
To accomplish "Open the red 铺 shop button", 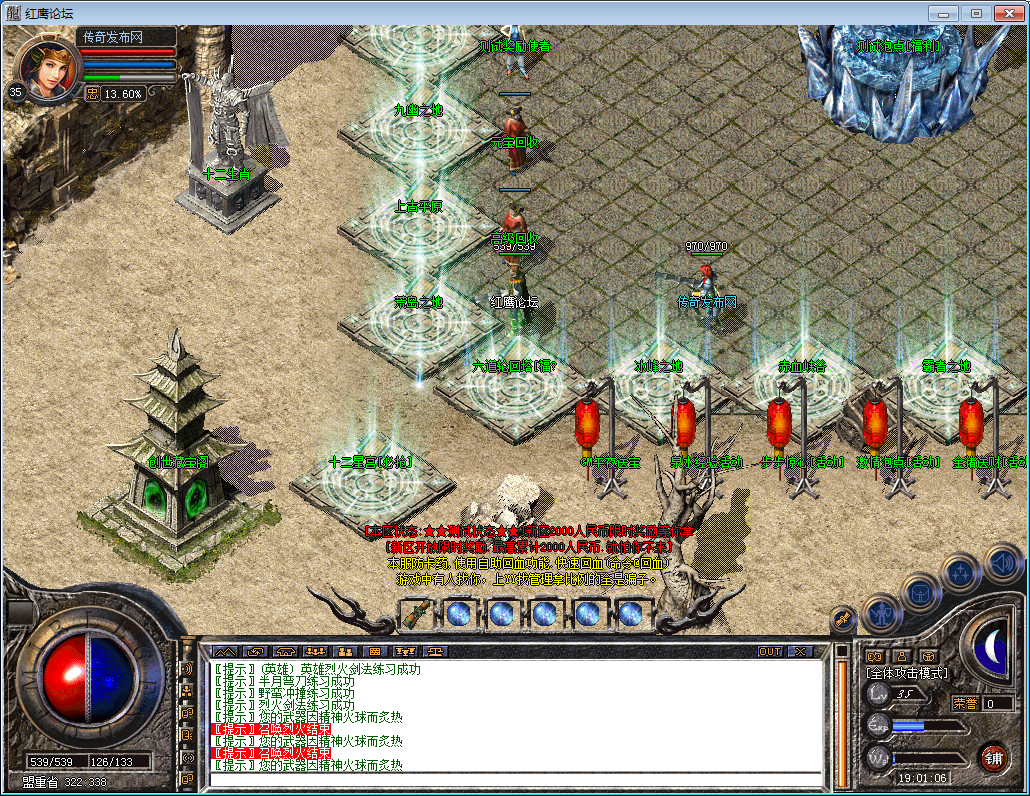I will 993,756.
